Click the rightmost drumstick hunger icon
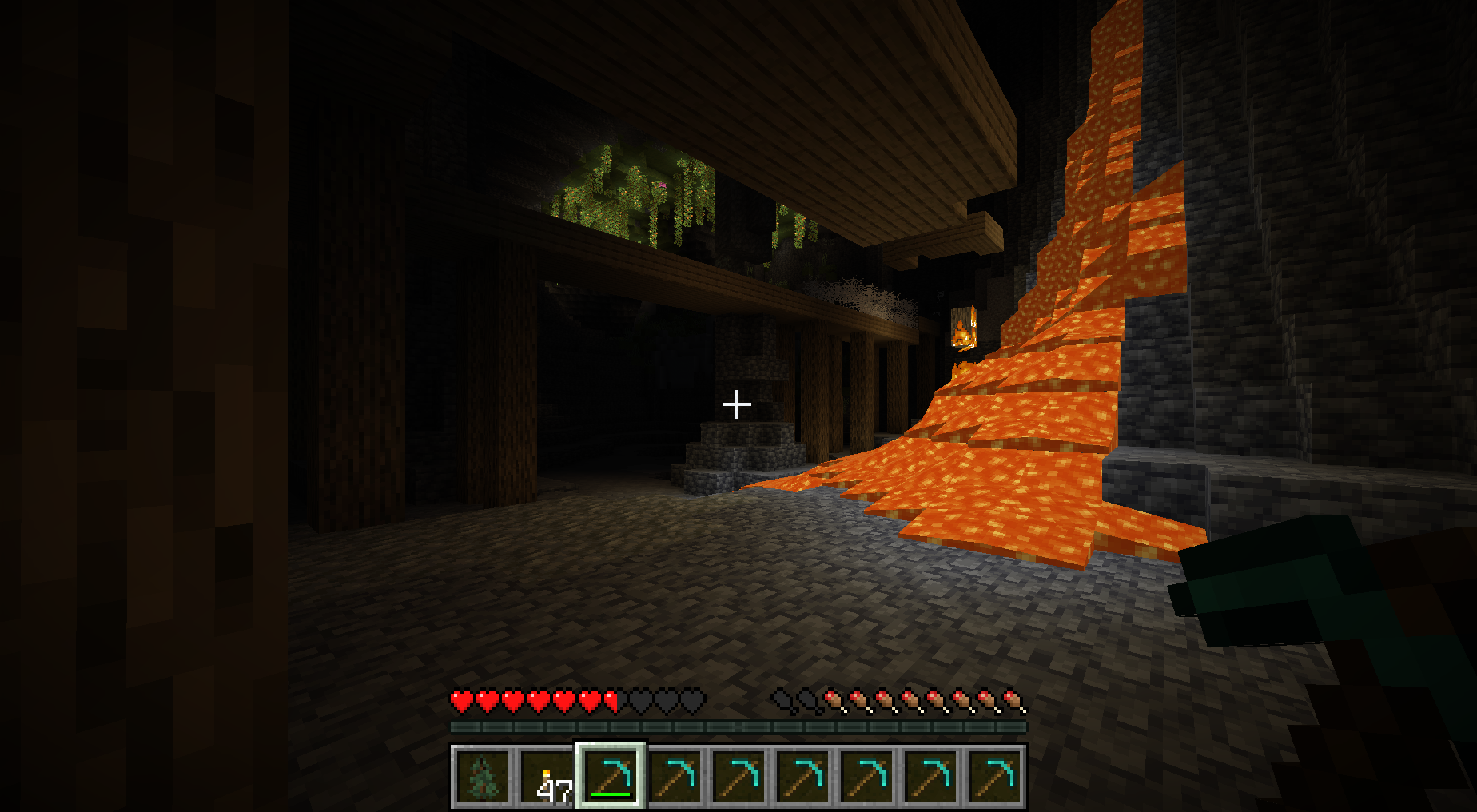The width and height of the screenshot is (1477, 812). (x=1013, y=698)
